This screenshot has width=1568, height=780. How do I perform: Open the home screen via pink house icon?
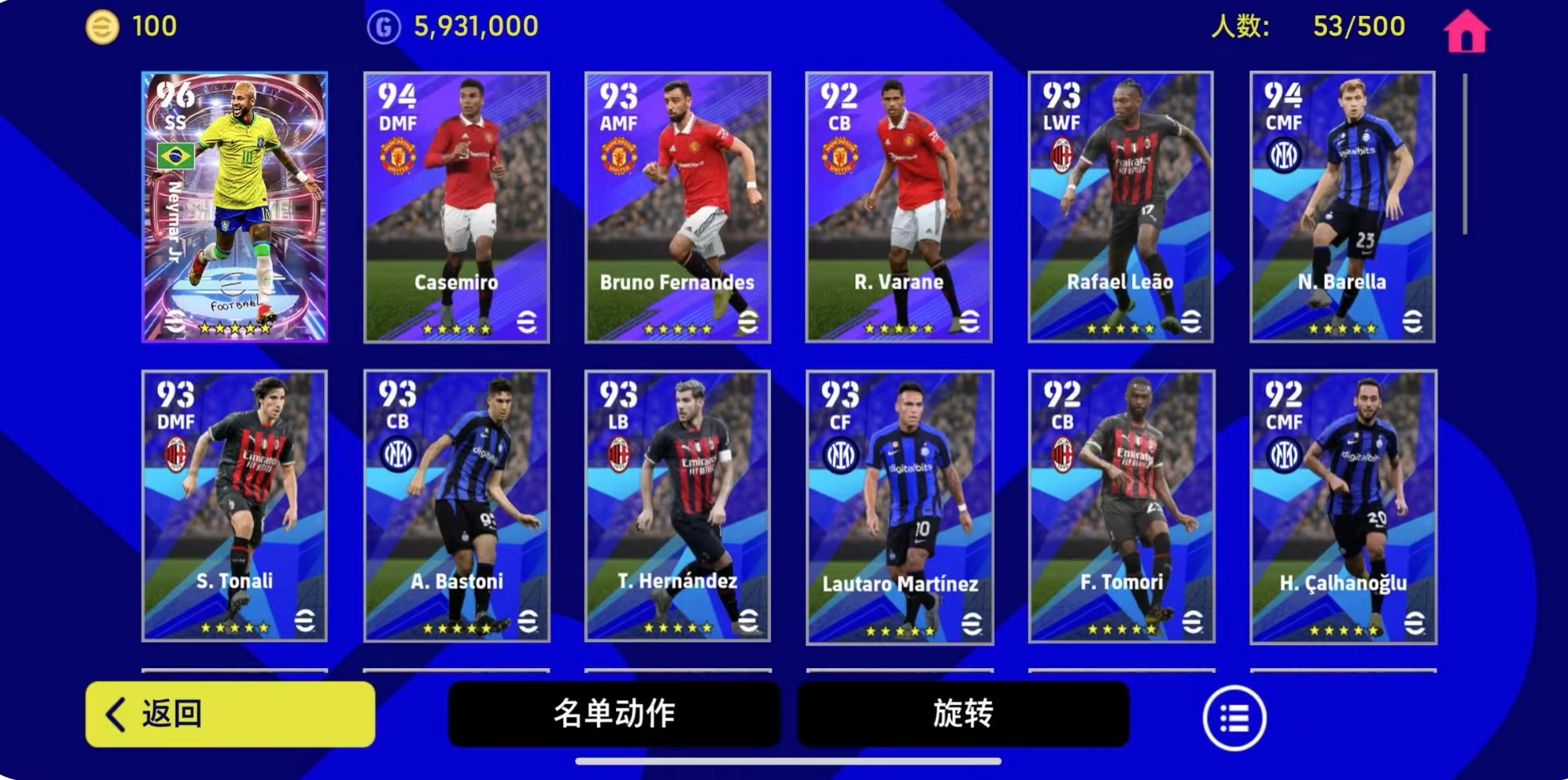pyautogui.click(x=1468, y=30)
